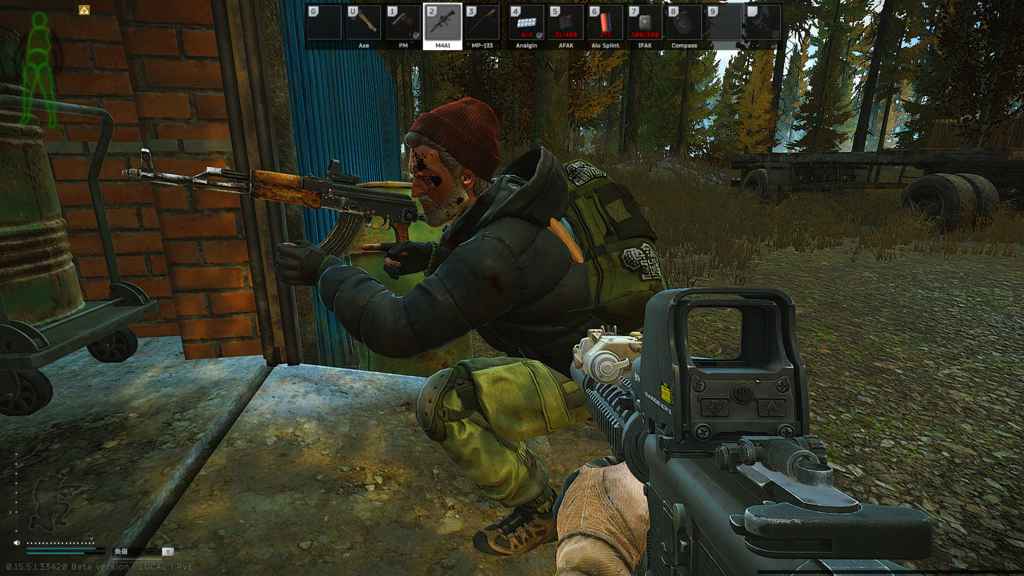Click the speaker noise-level icon
The height and width of the screenshot is (576, 1024).
tap(18, 543)
